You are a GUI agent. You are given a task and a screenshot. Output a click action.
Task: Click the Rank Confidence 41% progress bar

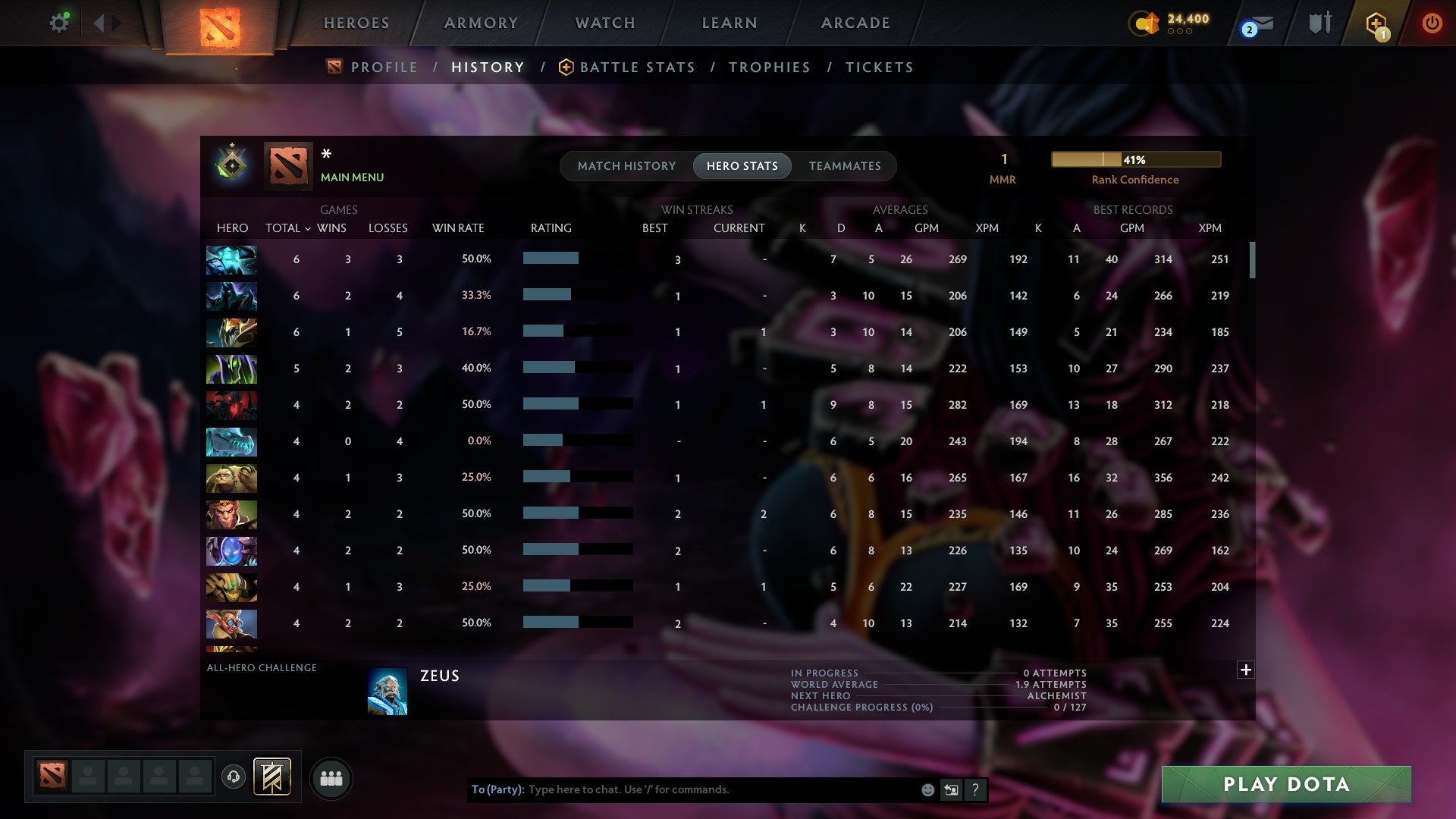coord(1135,159)
